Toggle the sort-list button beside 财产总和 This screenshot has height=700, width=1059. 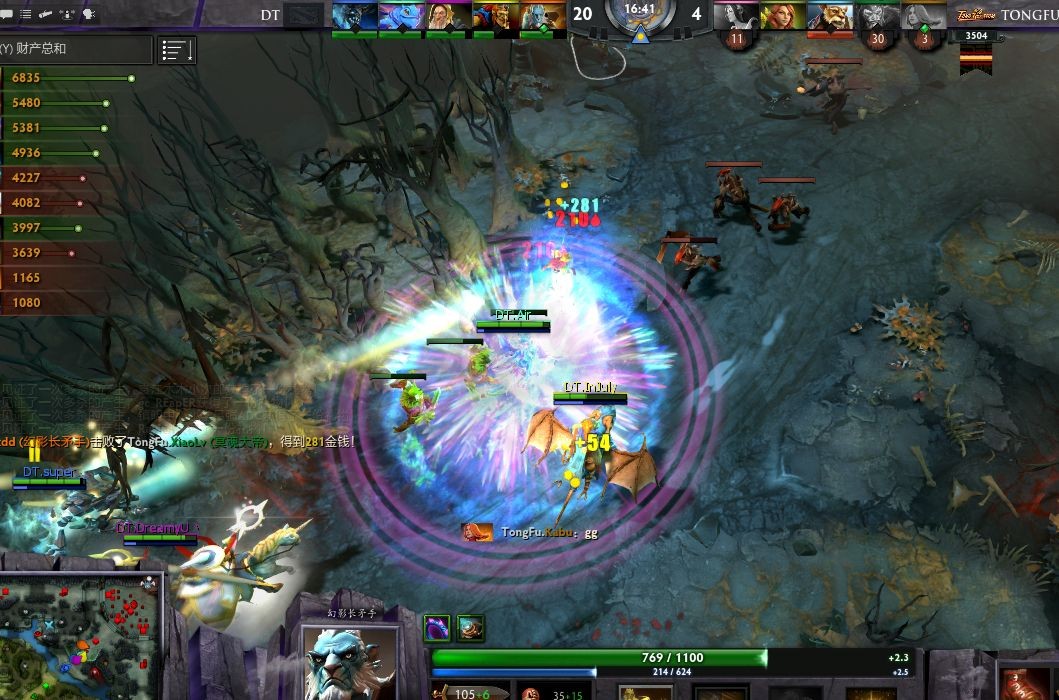(177, 50)
